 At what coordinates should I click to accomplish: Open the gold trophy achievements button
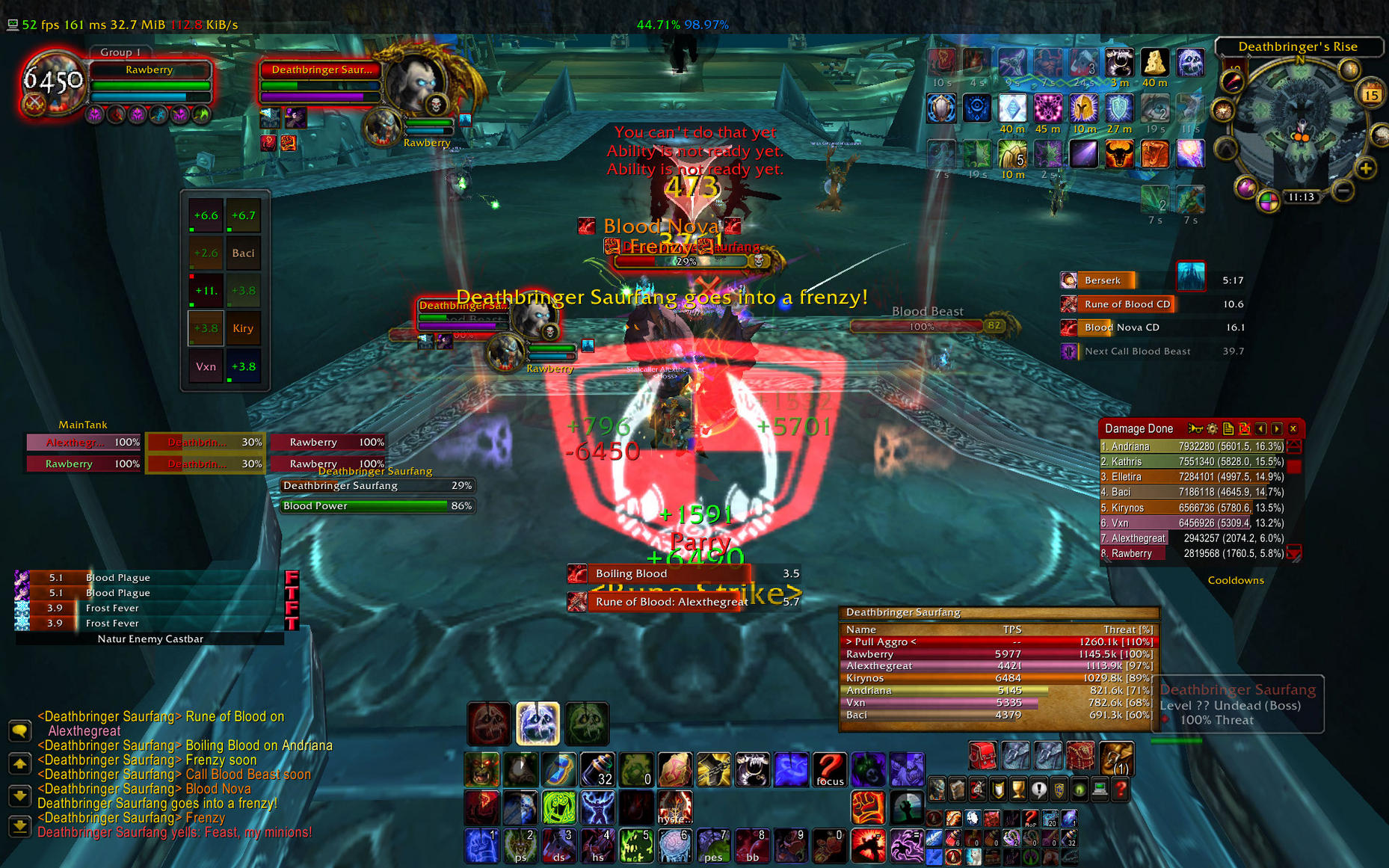coord(1018,789)
